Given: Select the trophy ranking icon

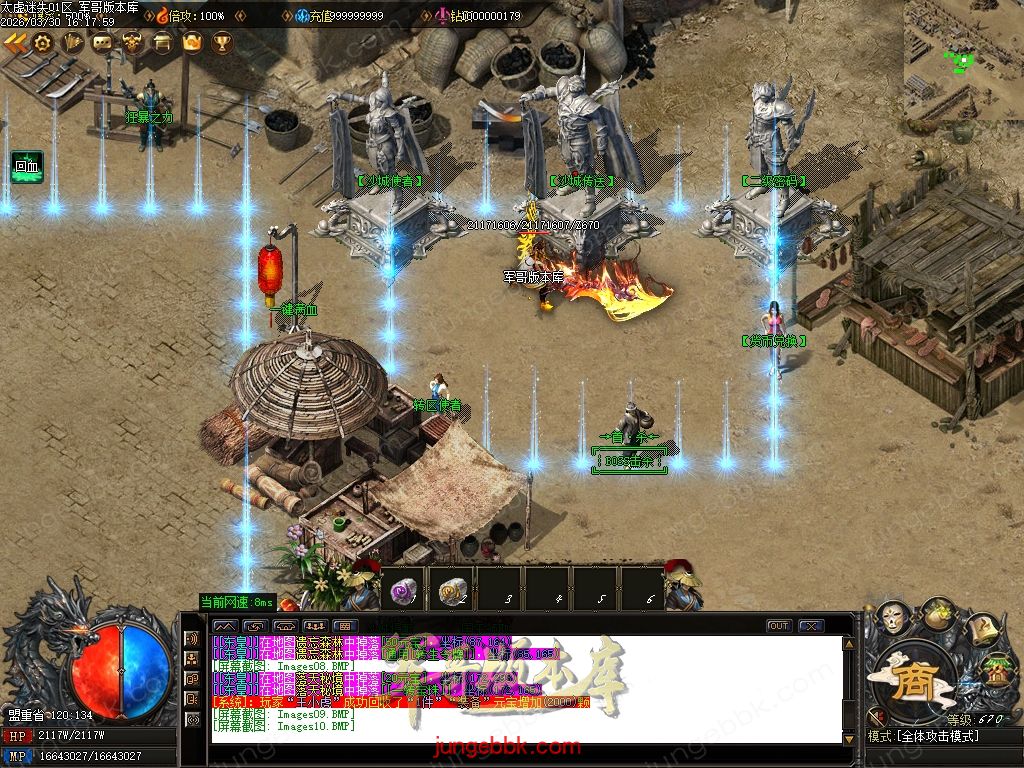Looking at the screenshot, I should pos(222,42).
